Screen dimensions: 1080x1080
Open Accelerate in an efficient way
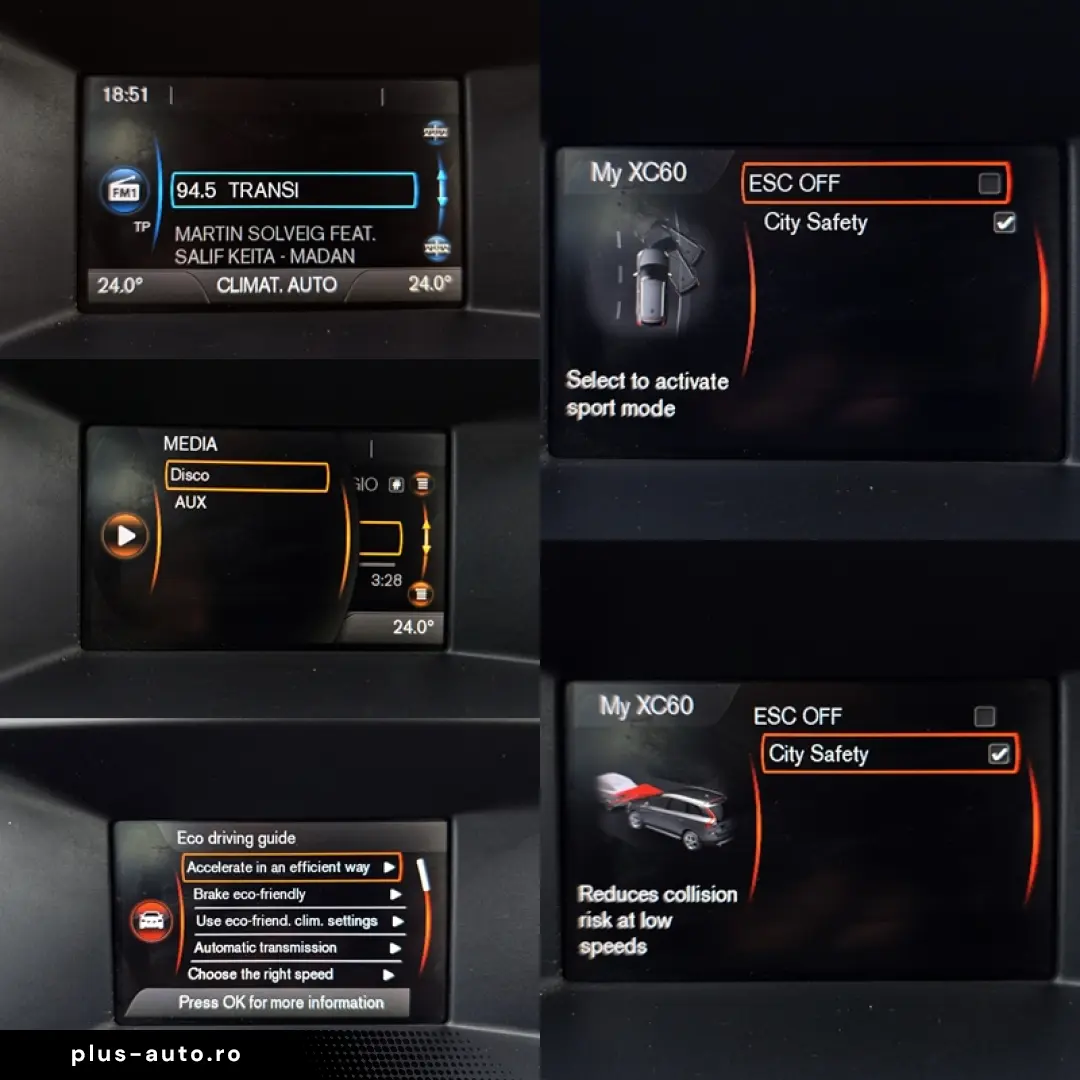tap(291, 867)
